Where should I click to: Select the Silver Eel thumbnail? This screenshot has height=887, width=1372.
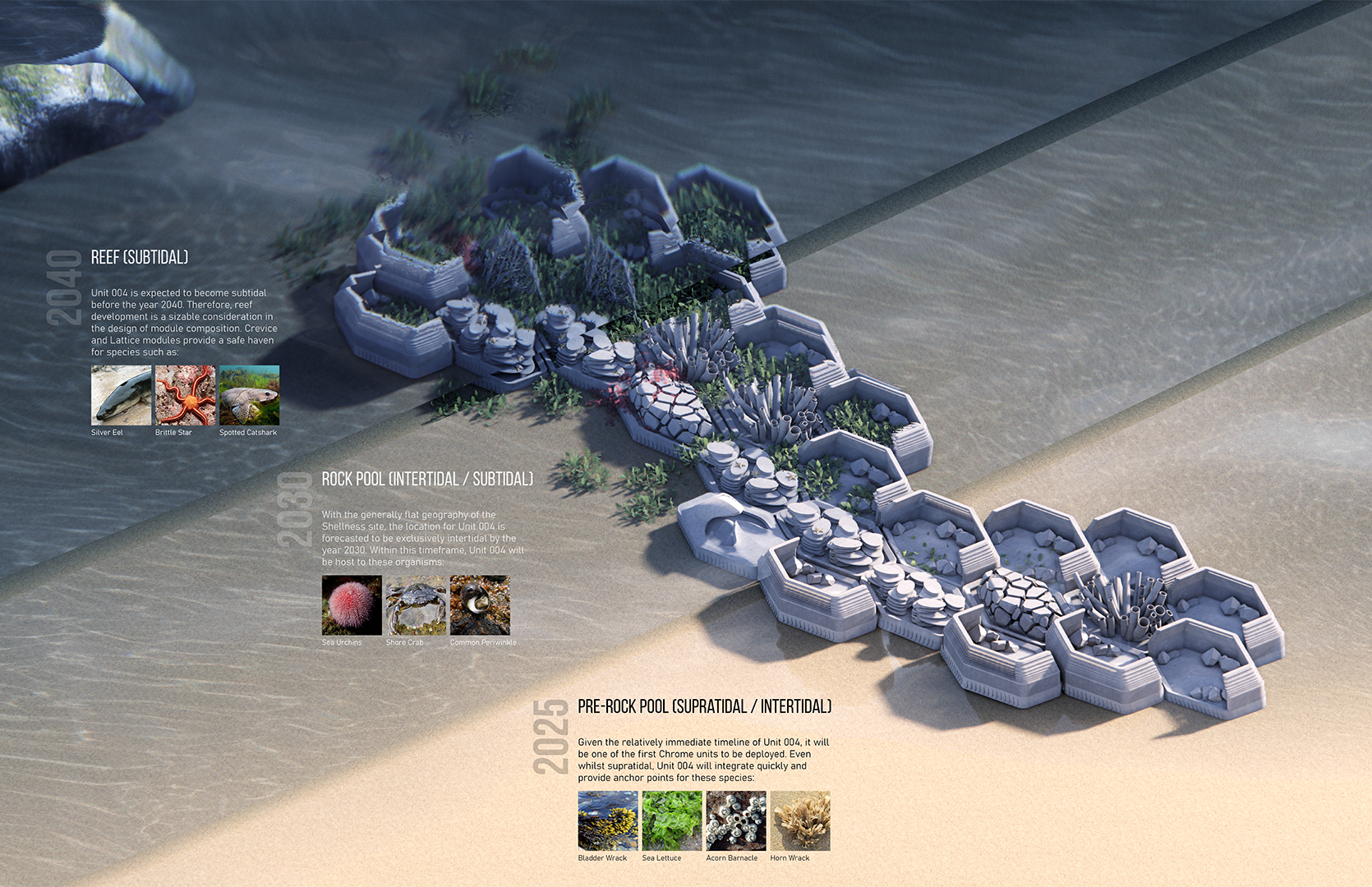coord(121,395)
